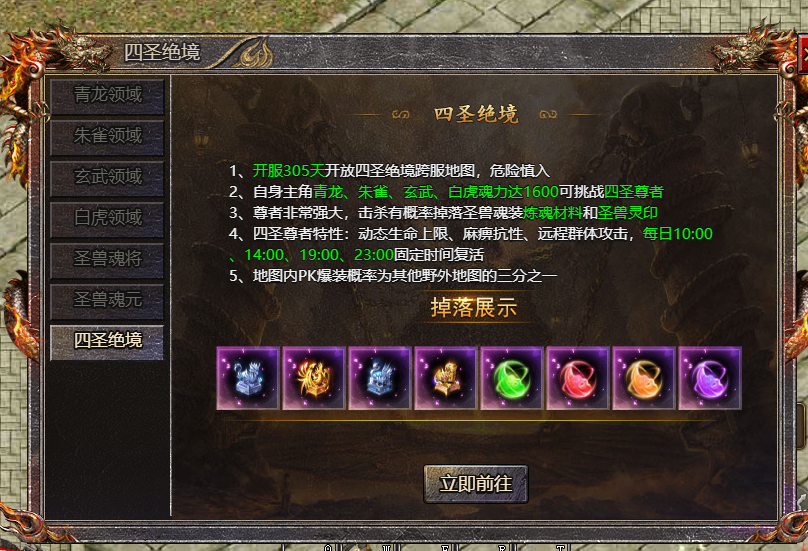The width and height of the screenshot is (808, 551).
Task: Select the orange swirl orb drop
Action: click(x=644, y=379)
